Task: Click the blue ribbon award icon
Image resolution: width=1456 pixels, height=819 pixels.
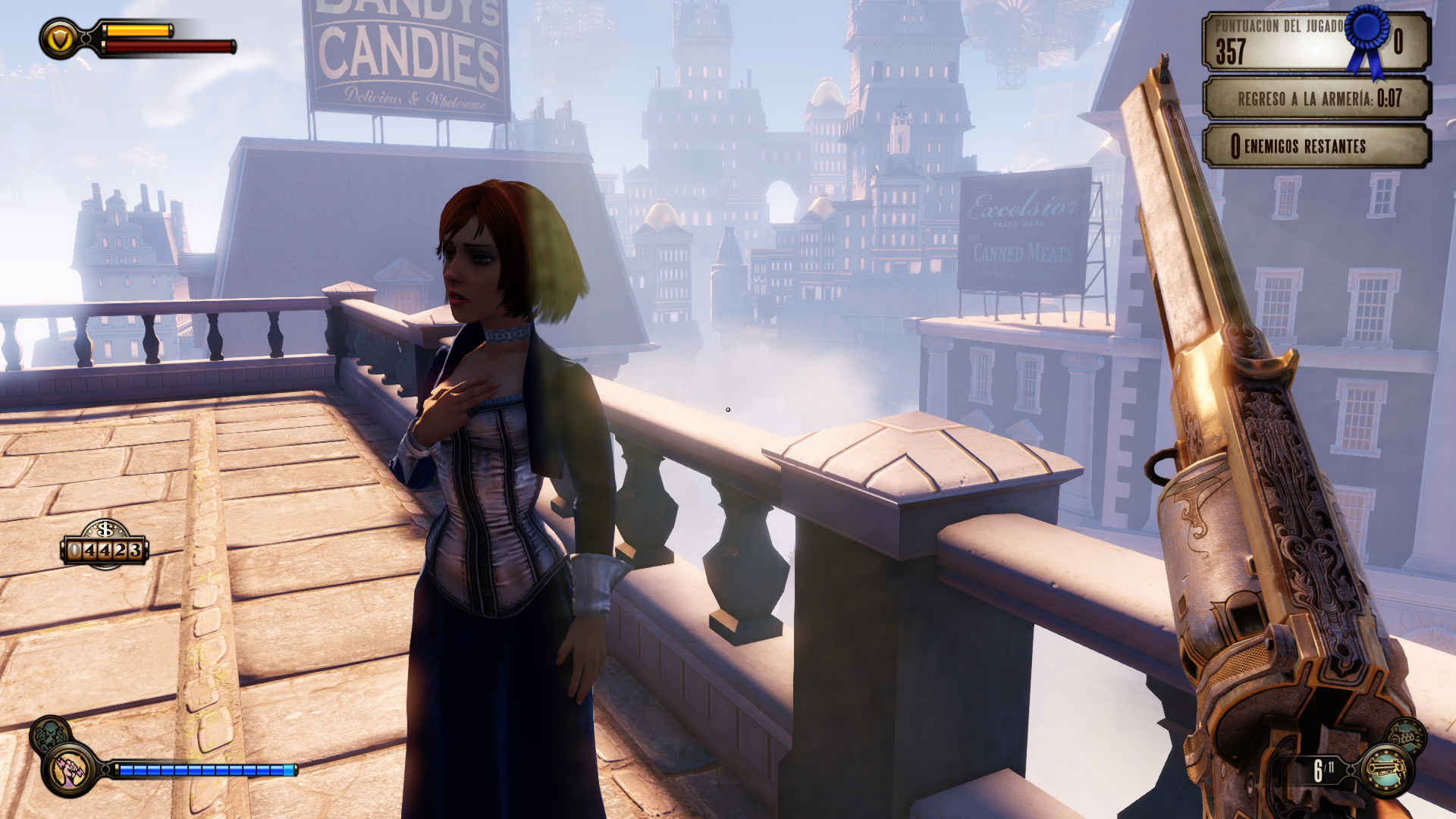Action: click(x=1369, y=38)
